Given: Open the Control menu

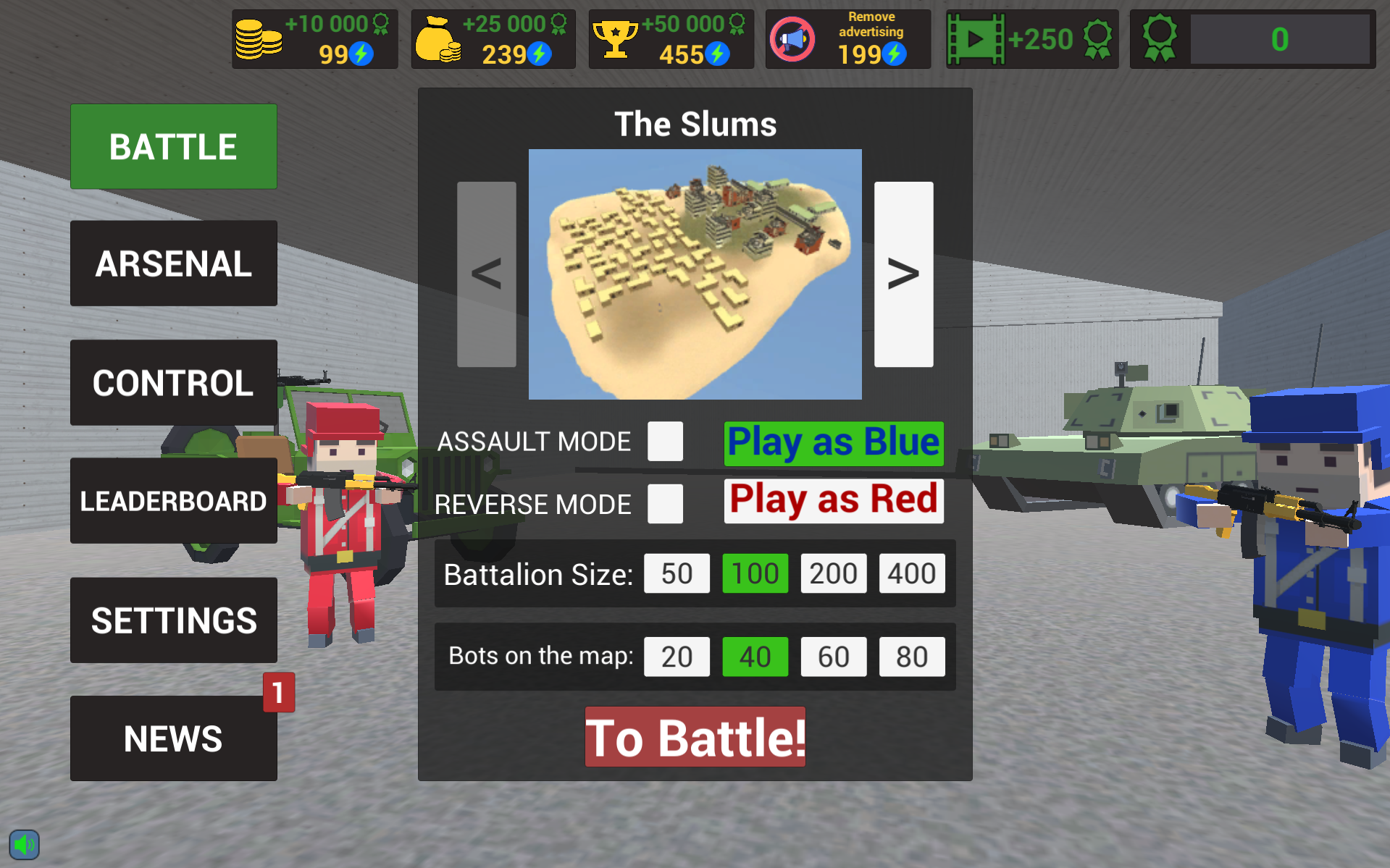Looking at the screenshot, I should tap(173, 383).
